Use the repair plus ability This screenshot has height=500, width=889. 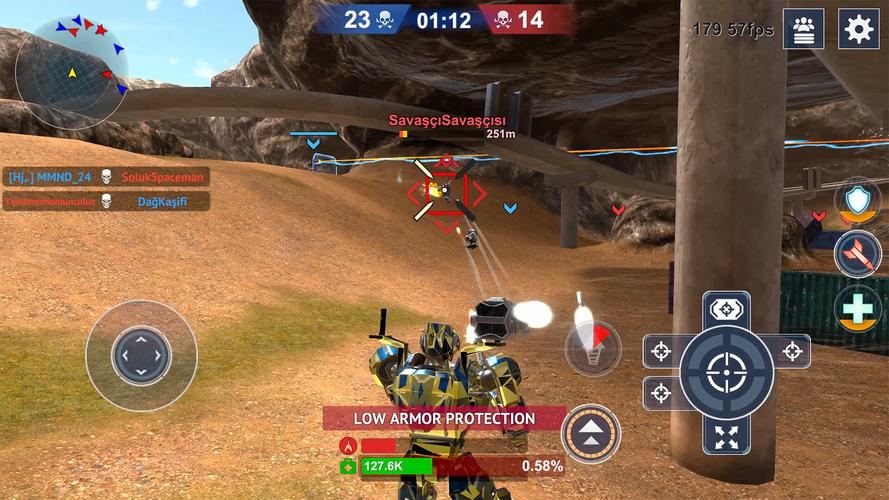pos(857,308)
